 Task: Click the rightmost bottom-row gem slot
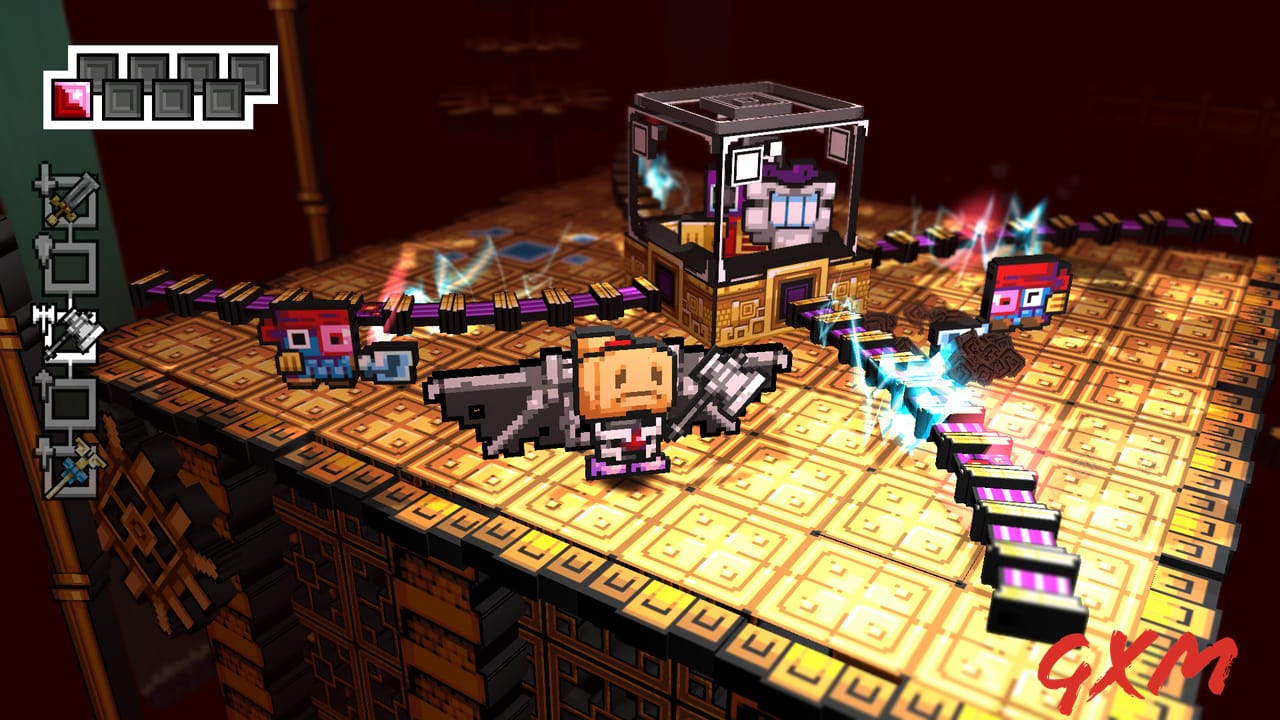[x=225, y=98]
